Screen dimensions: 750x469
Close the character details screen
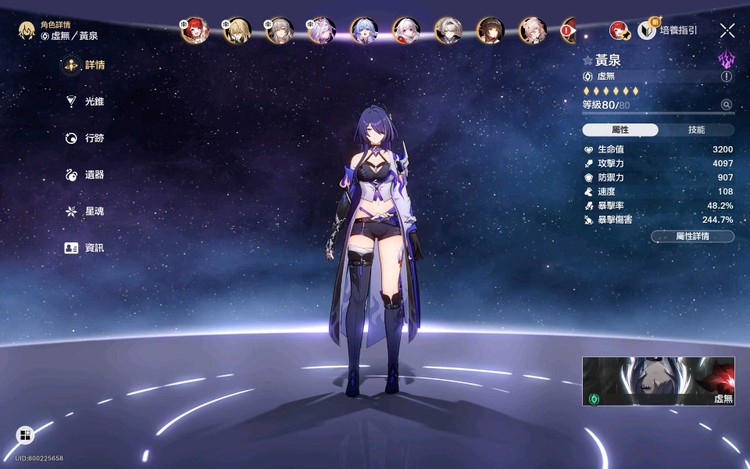(727, 31)
